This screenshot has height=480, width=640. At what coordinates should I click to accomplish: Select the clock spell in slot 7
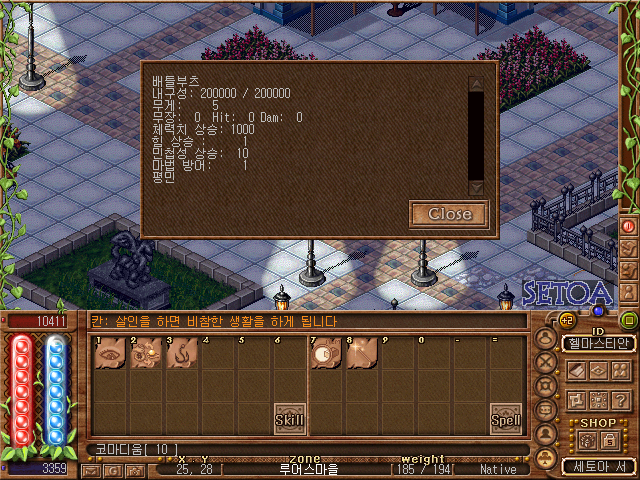[325, 353]
